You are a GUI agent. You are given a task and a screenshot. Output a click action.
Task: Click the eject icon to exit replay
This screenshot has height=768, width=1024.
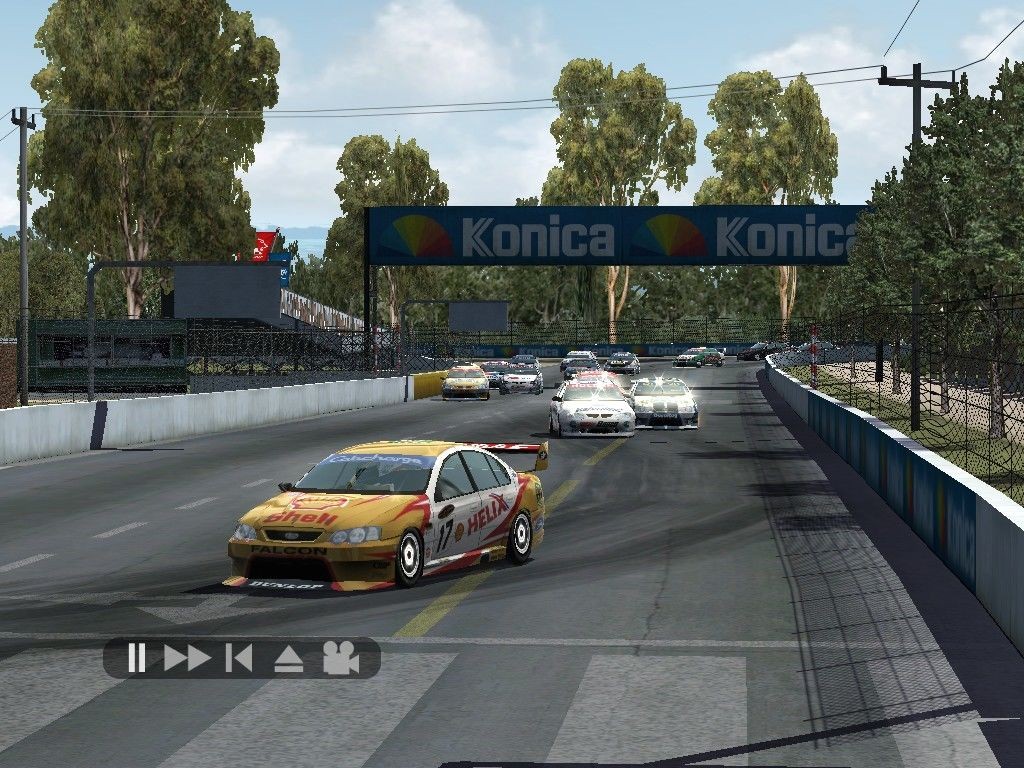pyautogui.click(x=288, y=658)
